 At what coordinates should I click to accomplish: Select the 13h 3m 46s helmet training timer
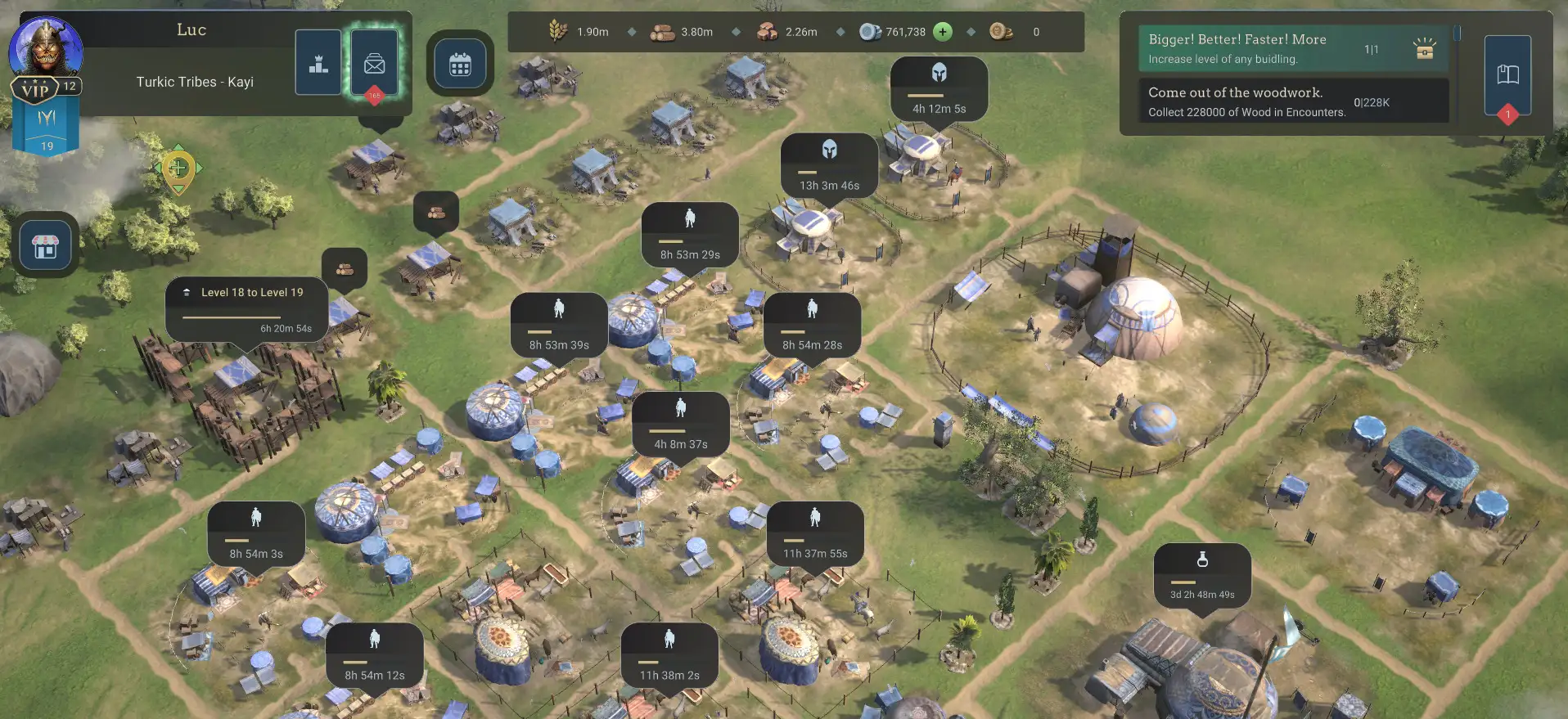[829, 166]
